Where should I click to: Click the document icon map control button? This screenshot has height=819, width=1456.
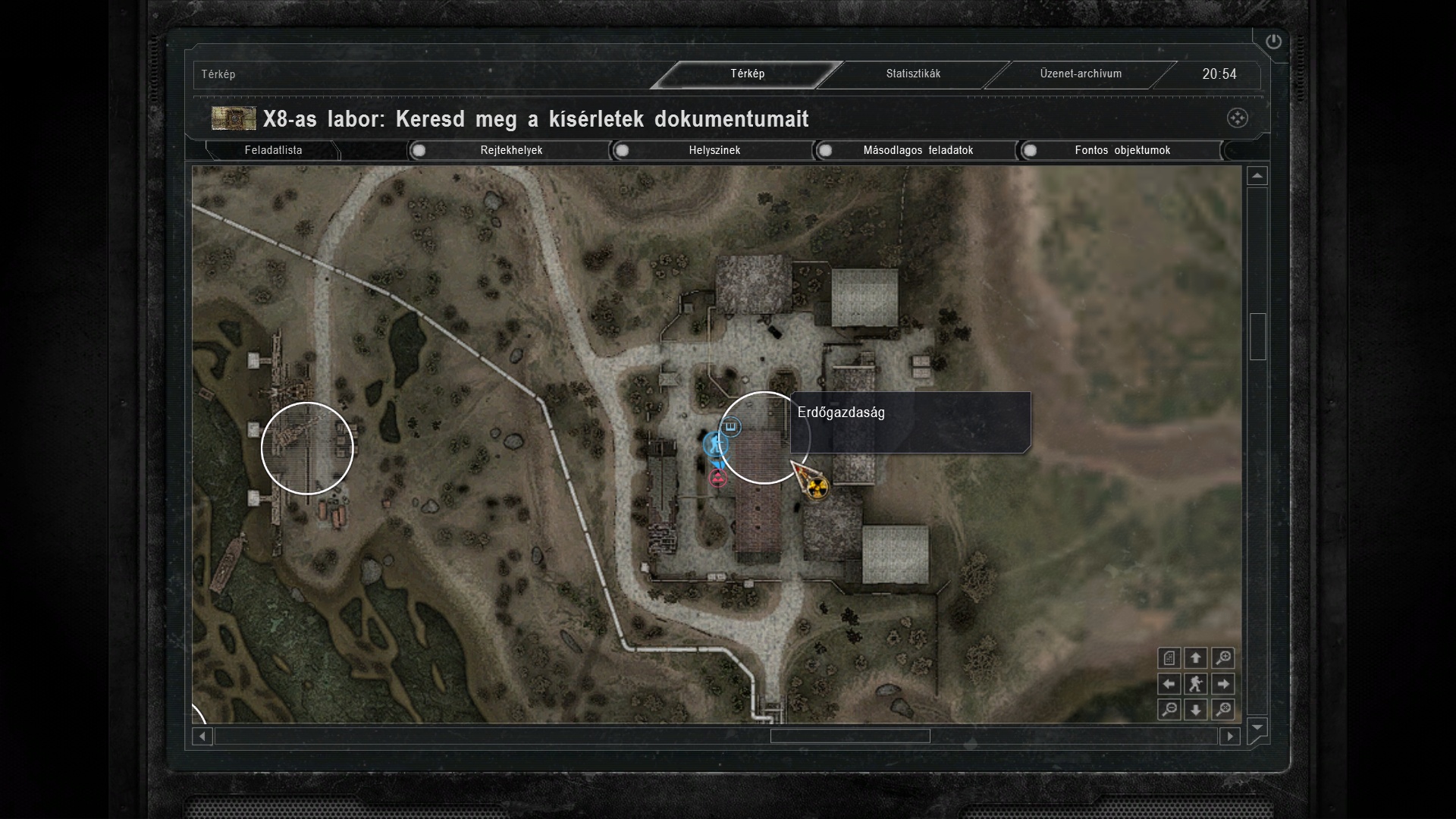1169,657
